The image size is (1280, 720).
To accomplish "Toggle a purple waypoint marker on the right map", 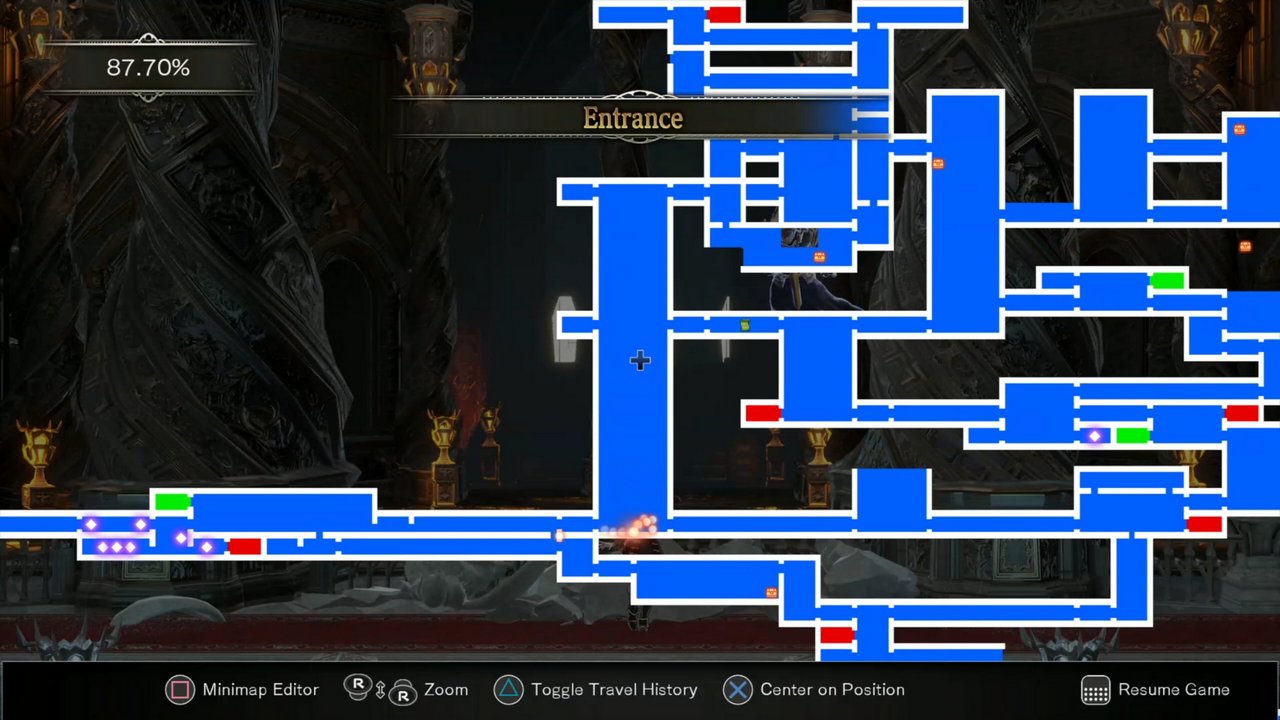I will (x=1094, y=436).
